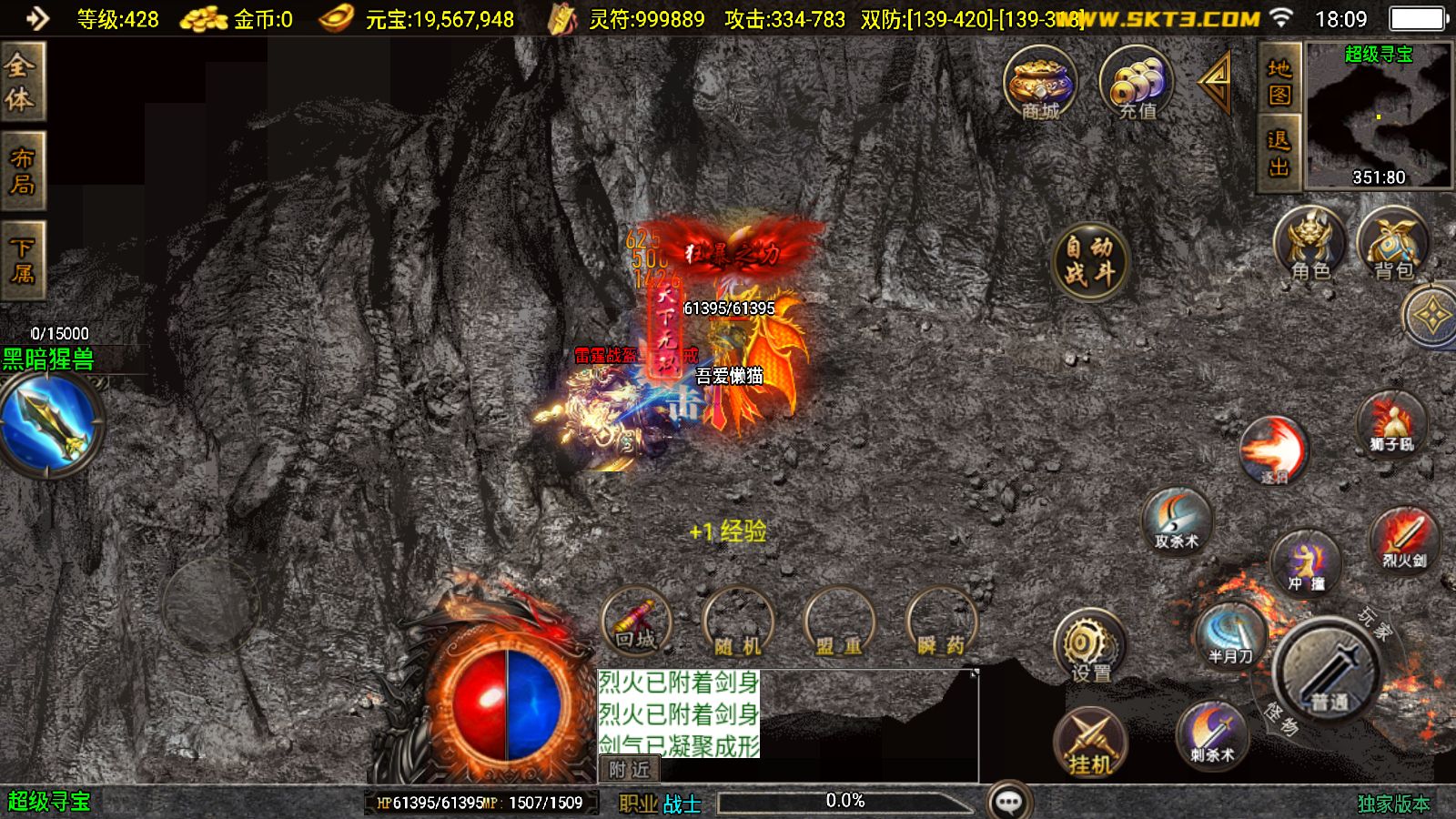Viewport: 1456px width, 819px height.
Task: Select the 全体 tab
Action: click(22, 82)
